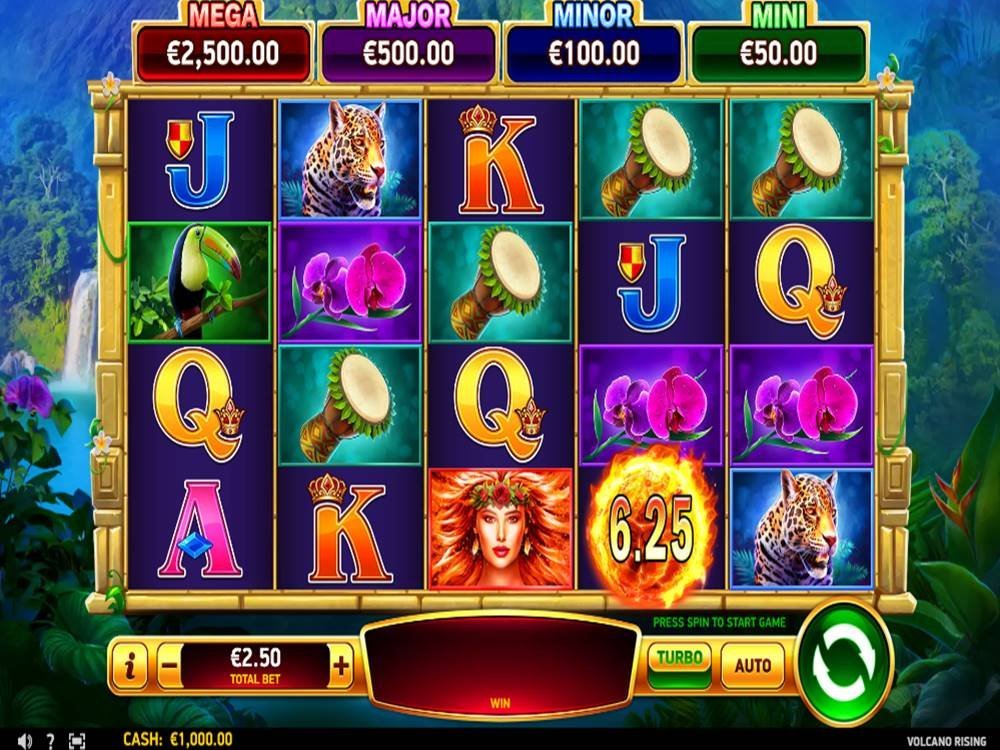This screenshot has height=750, width=1000.
Task: Open help with the question mark icon
Action: [x=50, y=740]
